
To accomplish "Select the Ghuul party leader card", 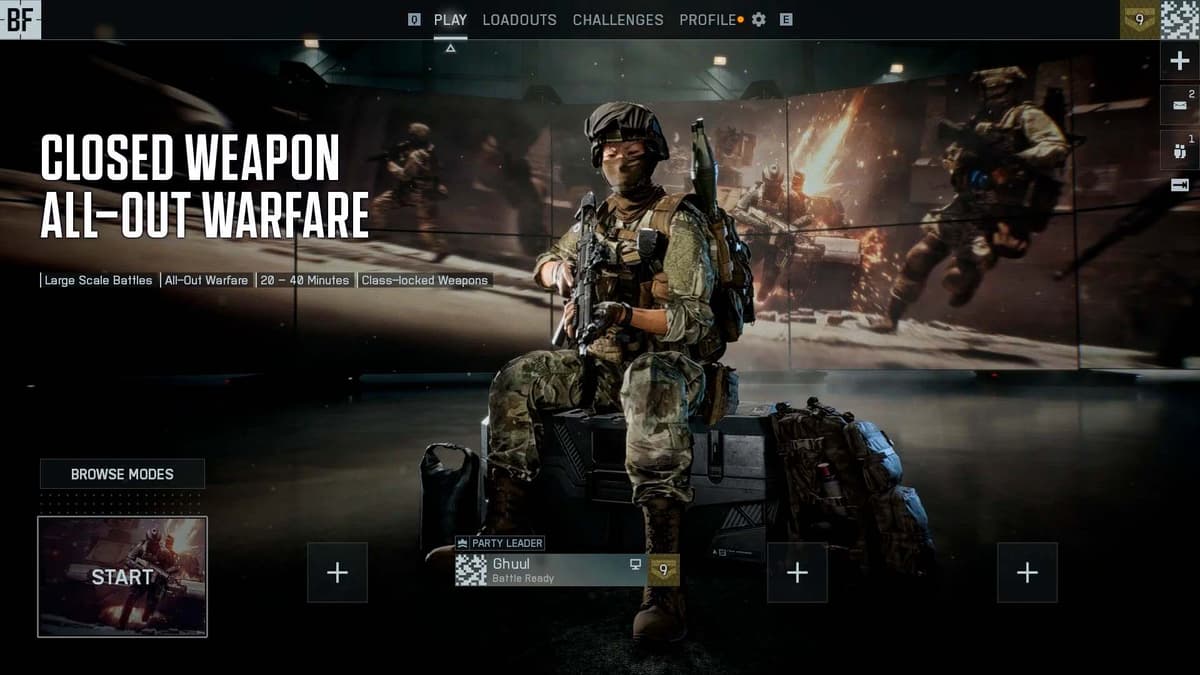I will coord(566,570).
